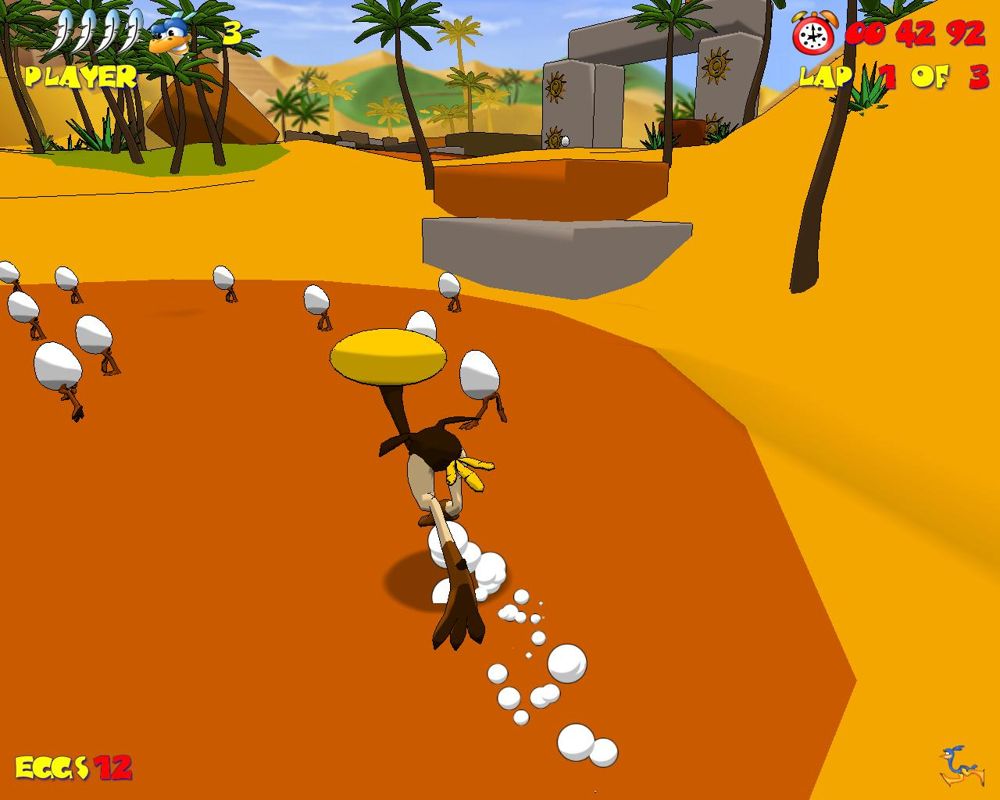Click the white feathers boost icon
The width and height of the screenshot is (1000, 800).
click(x=97, y=32)
